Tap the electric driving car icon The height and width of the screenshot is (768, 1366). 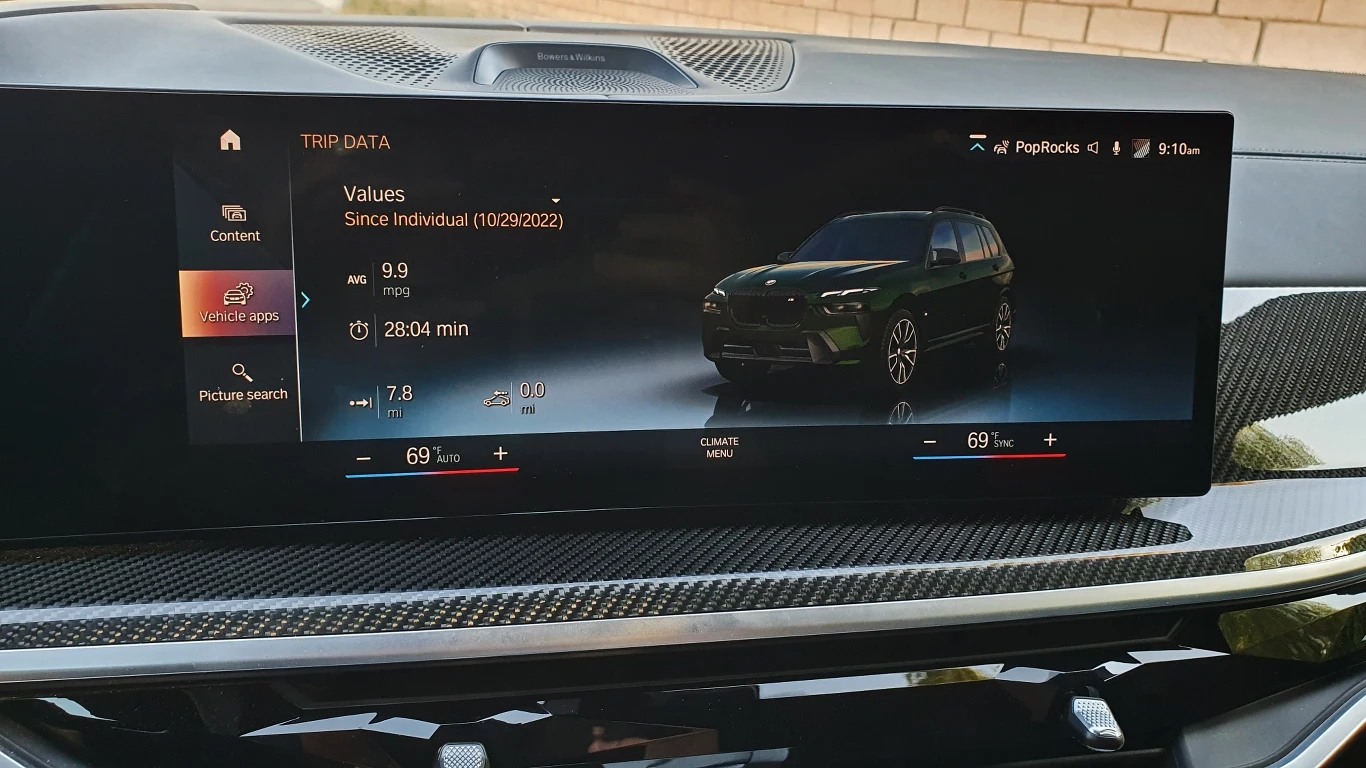[496, 398]
